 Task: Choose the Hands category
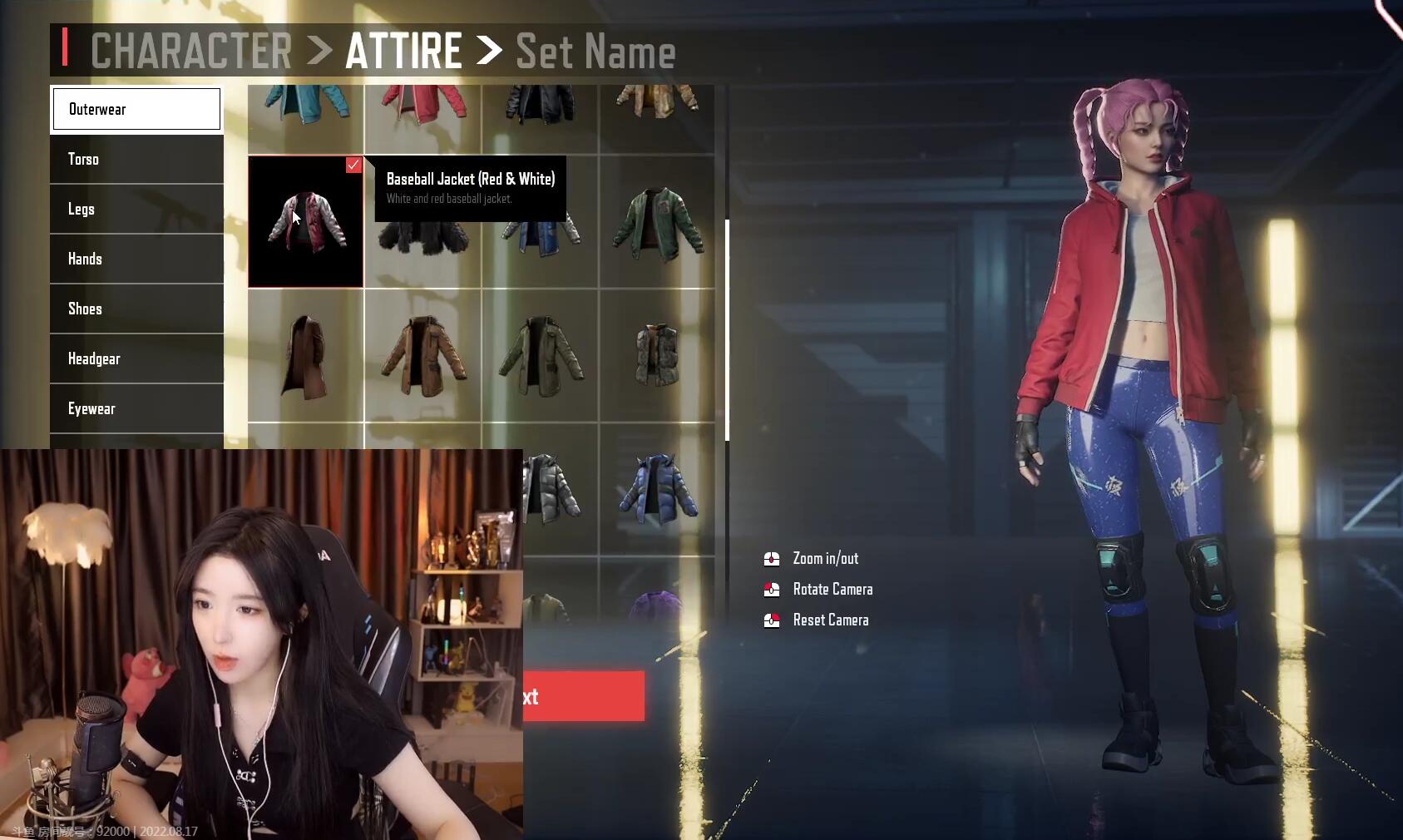click(136, 259)
